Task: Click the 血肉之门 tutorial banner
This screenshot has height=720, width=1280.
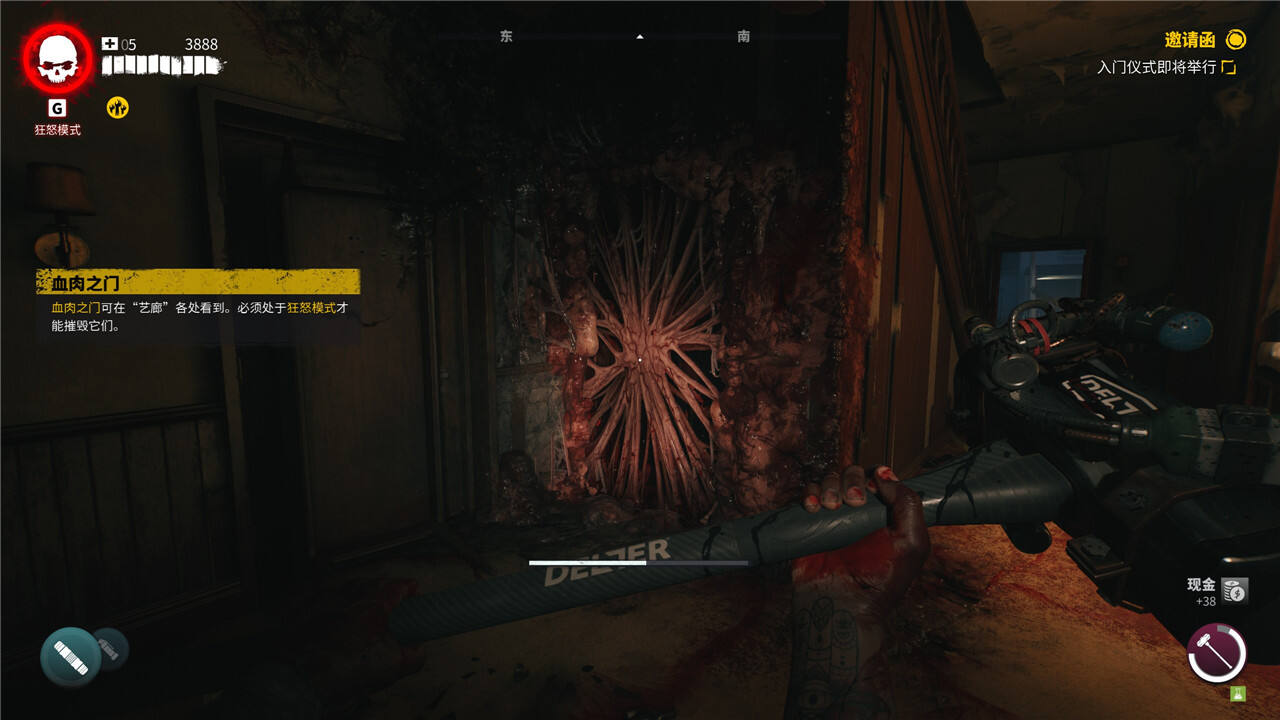Action: point(197,283)
